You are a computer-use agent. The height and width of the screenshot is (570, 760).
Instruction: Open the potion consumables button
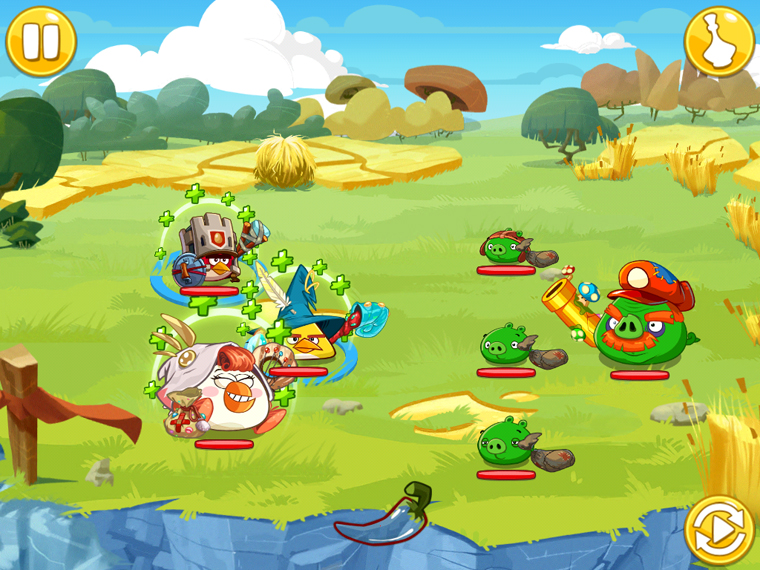(719, 41)
